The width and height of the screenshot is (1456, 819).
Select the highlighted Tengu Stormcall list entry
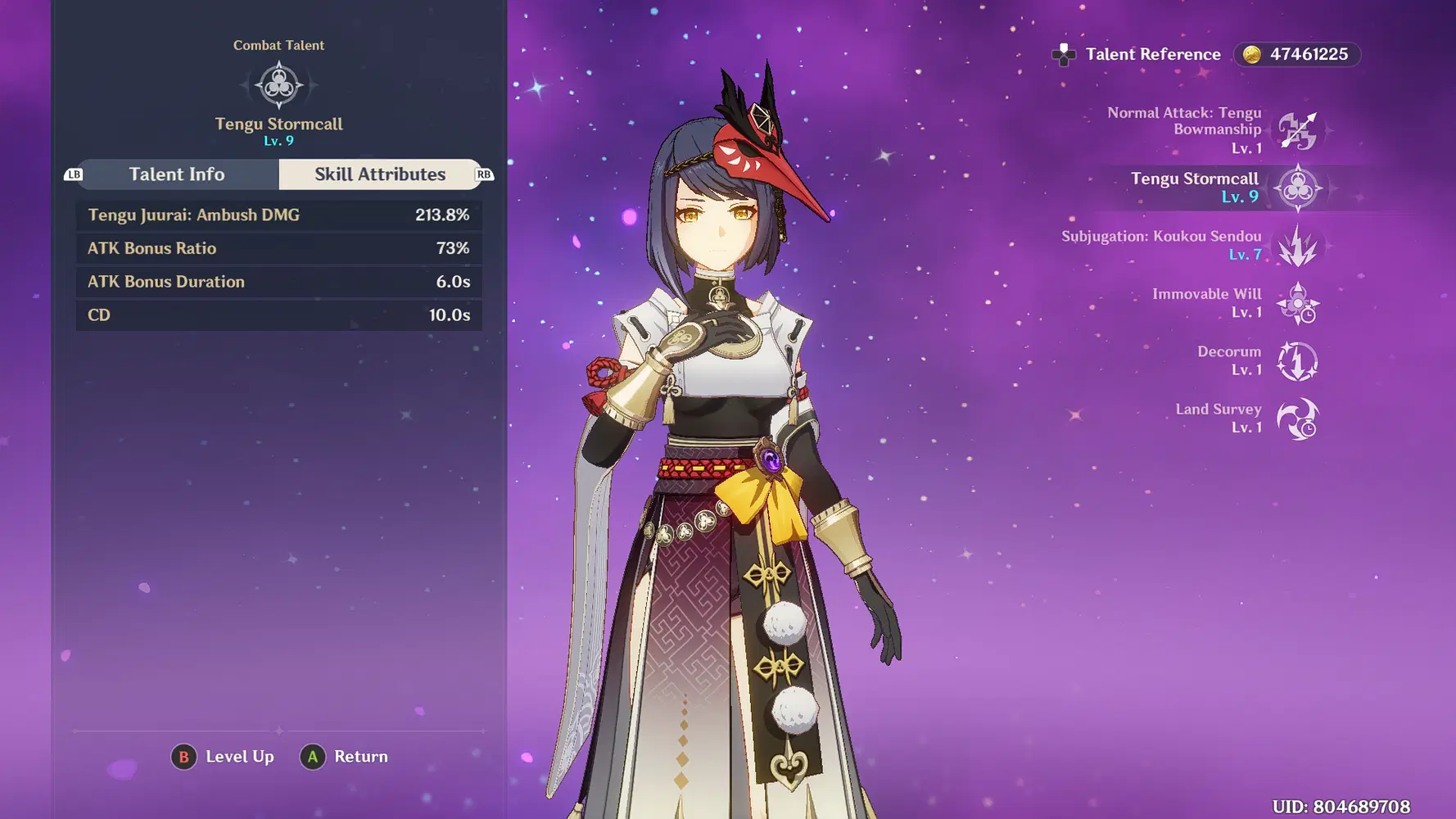click(x=1194, y=187)
